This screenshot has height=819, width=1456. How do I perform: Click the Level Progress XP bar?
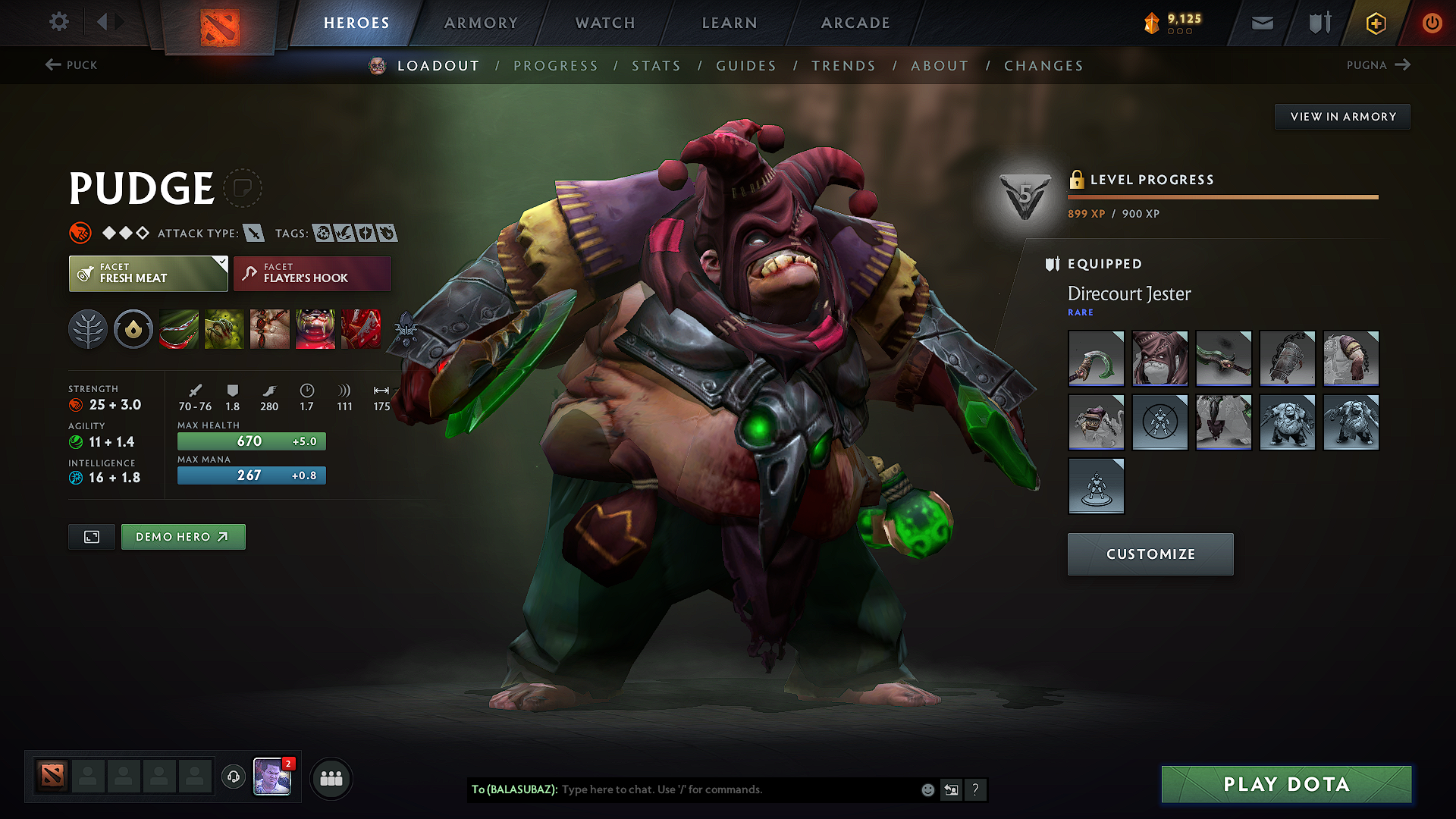point(1222,197)
